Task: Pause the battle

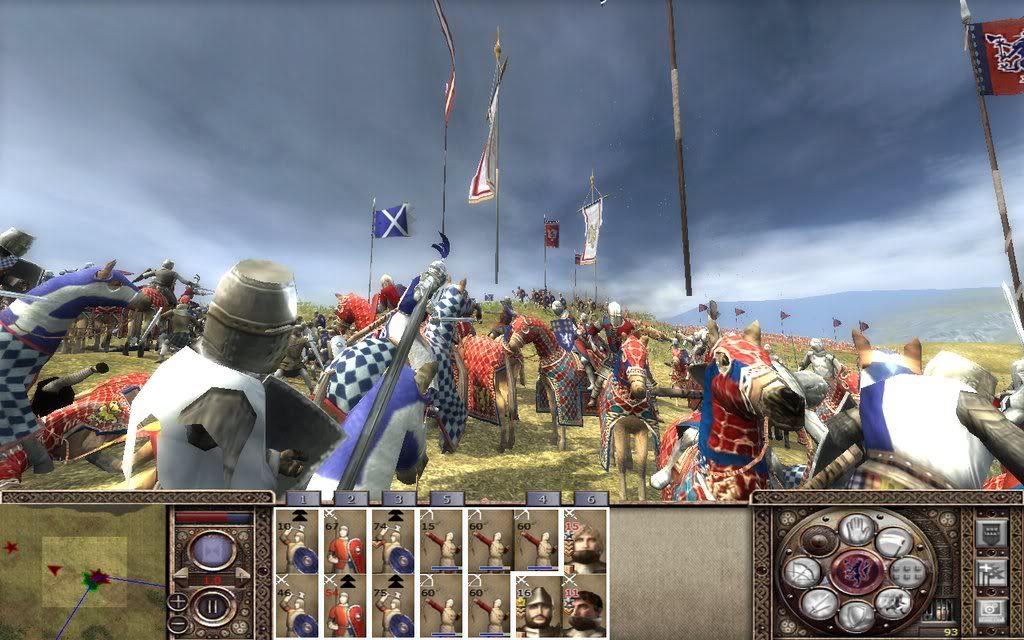Action: click(x=212, y=606)
